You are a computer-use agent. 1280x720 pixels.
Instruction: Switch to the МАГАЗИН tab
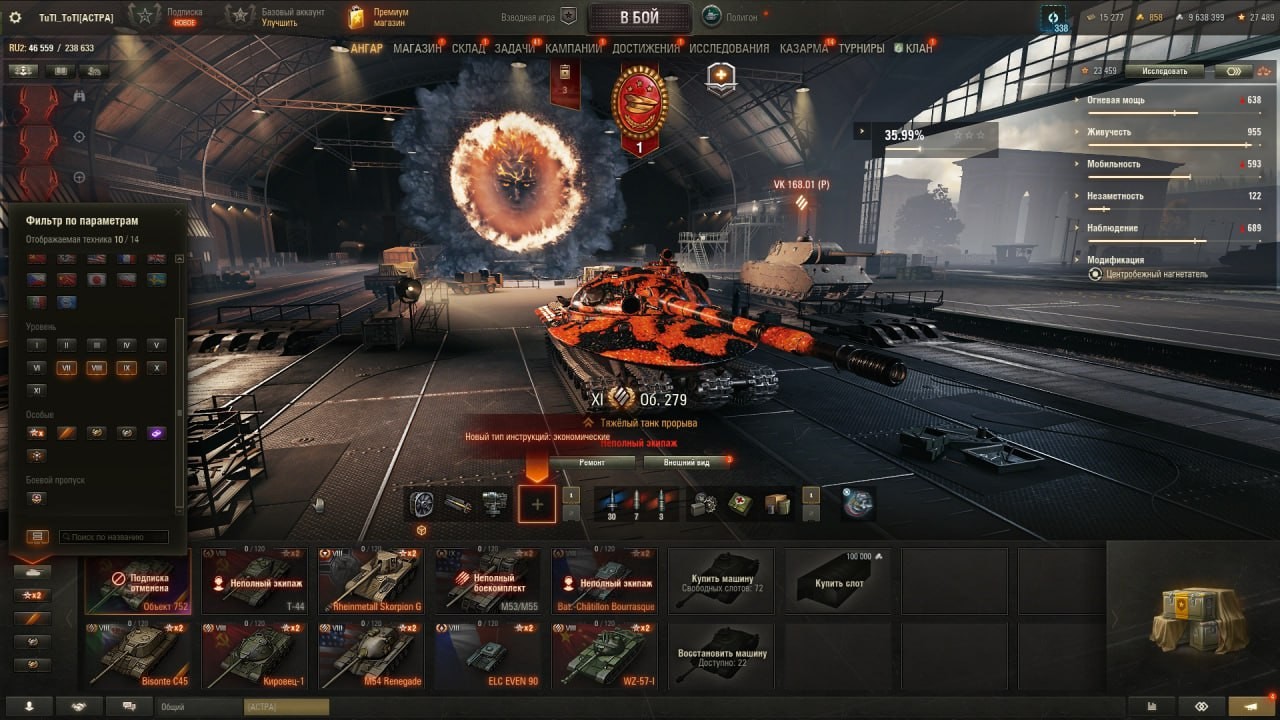click(x=417, y=48)
